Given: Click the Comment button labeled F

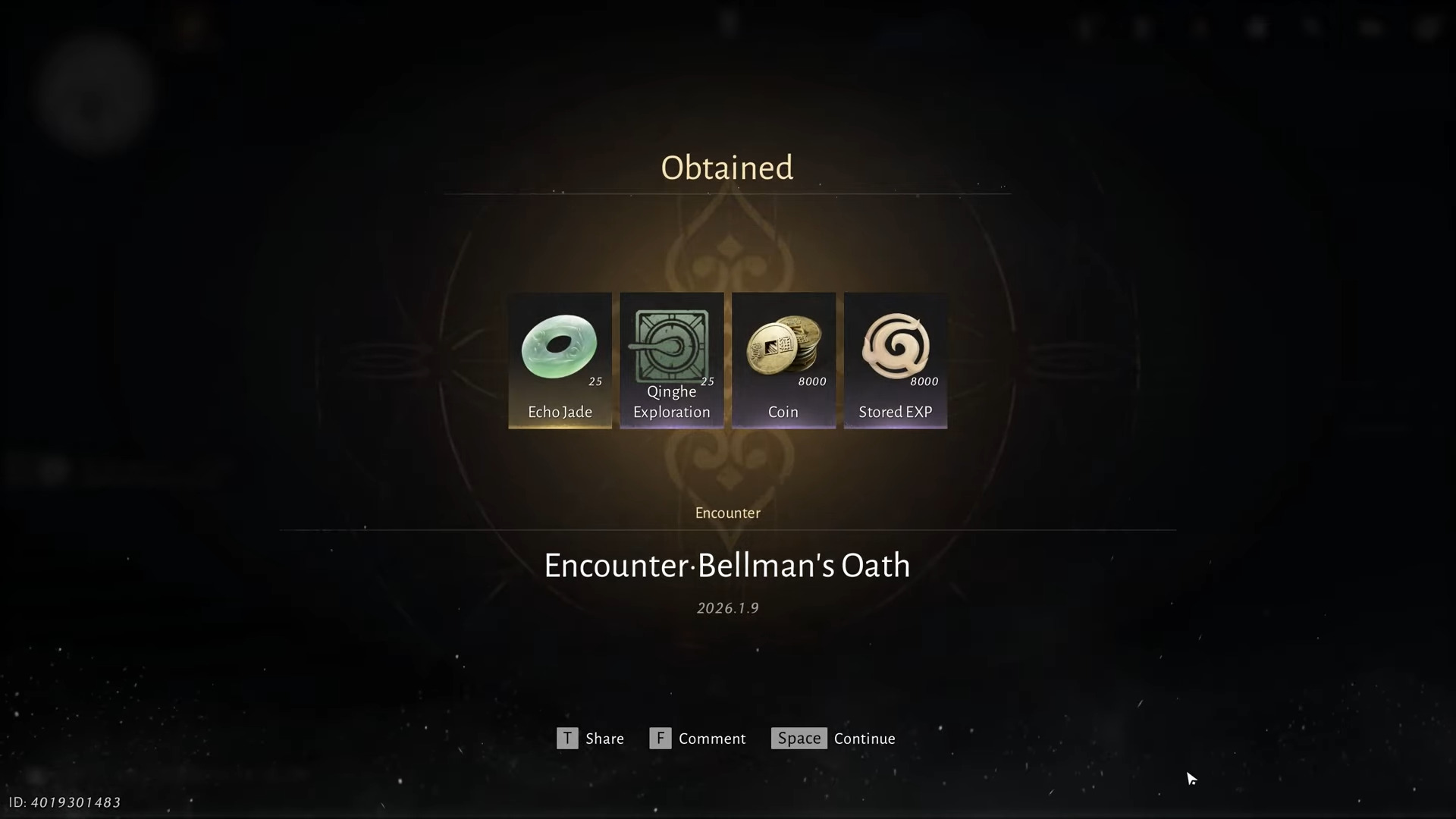Looking at the screenshot, I should 698,738.
